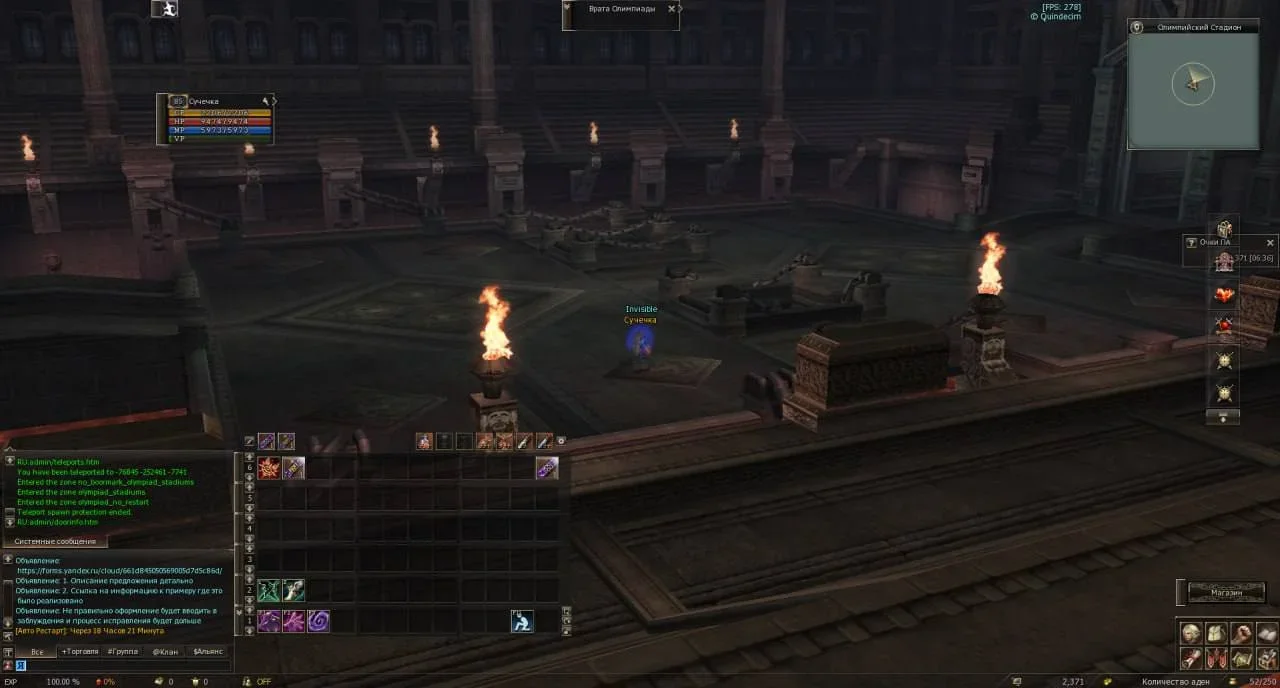This screenshot has height=688, width=1280.
Task: Open the @Клан chat tab
Action: click(165, 651)
